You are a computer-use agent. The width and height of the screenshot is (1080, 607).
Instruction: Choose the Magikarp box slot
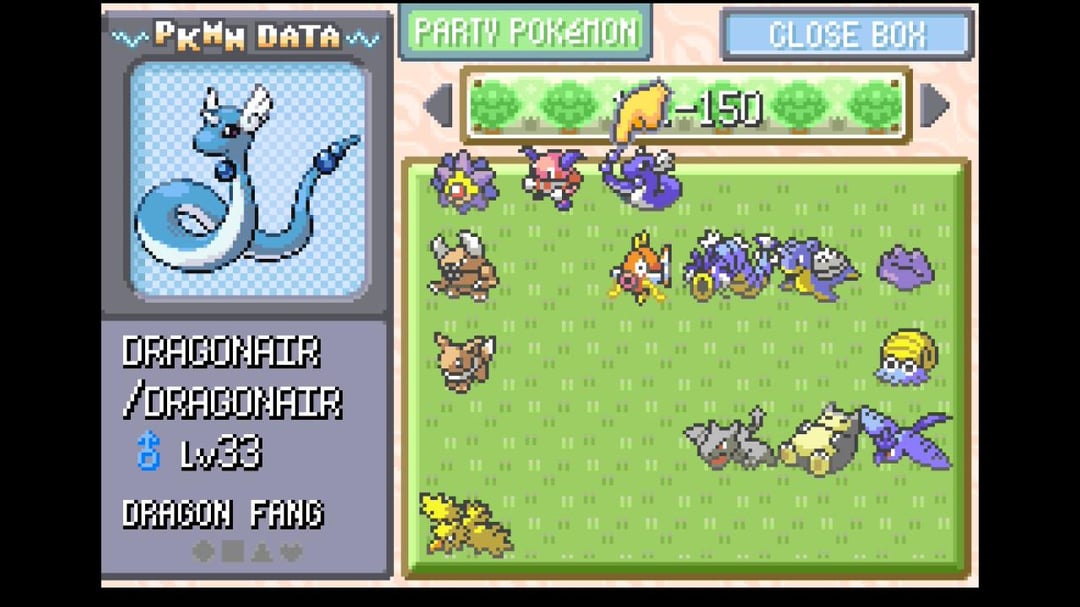(640, 268)
